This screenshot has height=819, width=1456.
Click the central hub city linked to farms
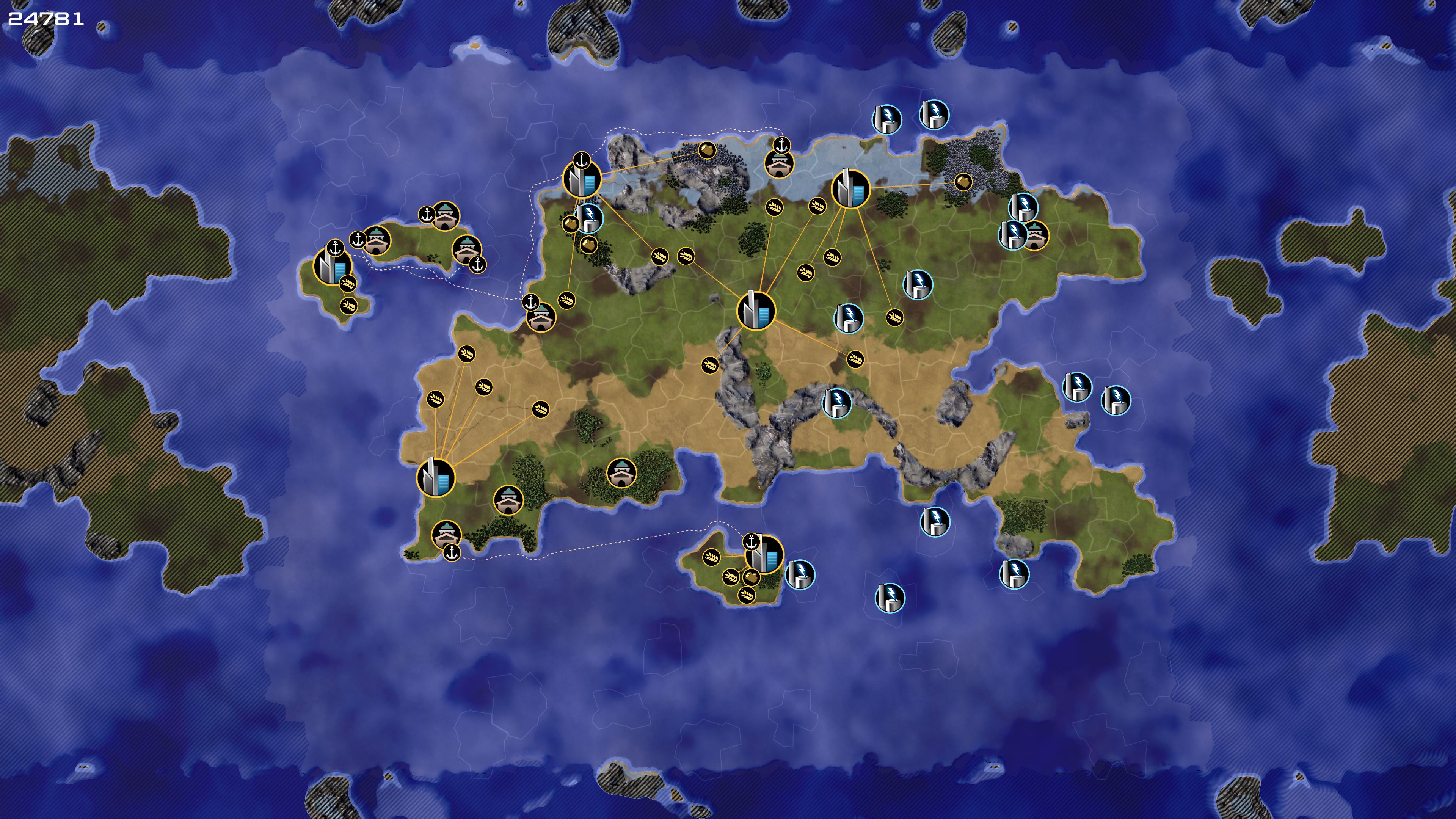[x=756, y=311]
